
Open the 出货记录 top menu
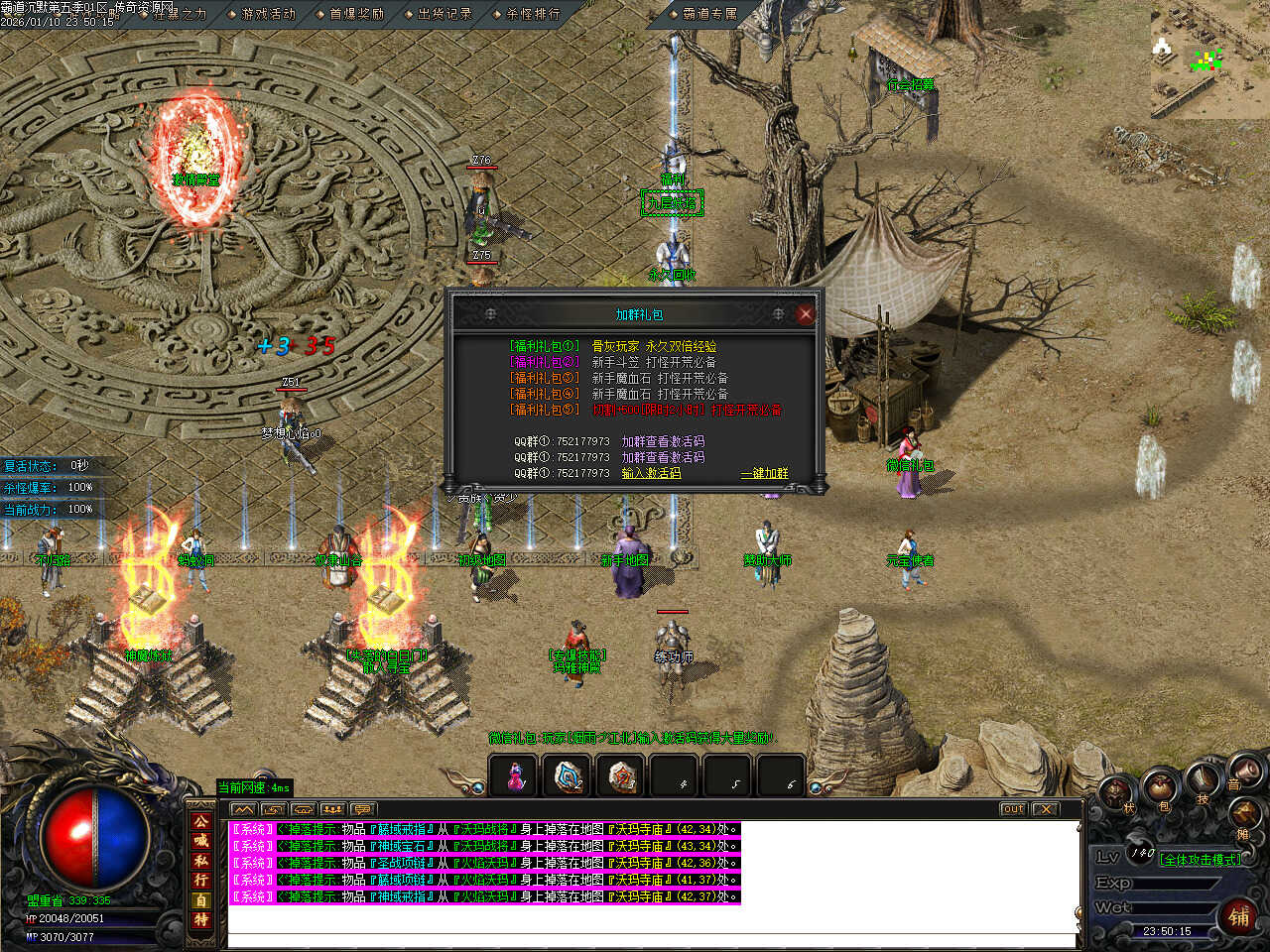[x=444, y=14]
